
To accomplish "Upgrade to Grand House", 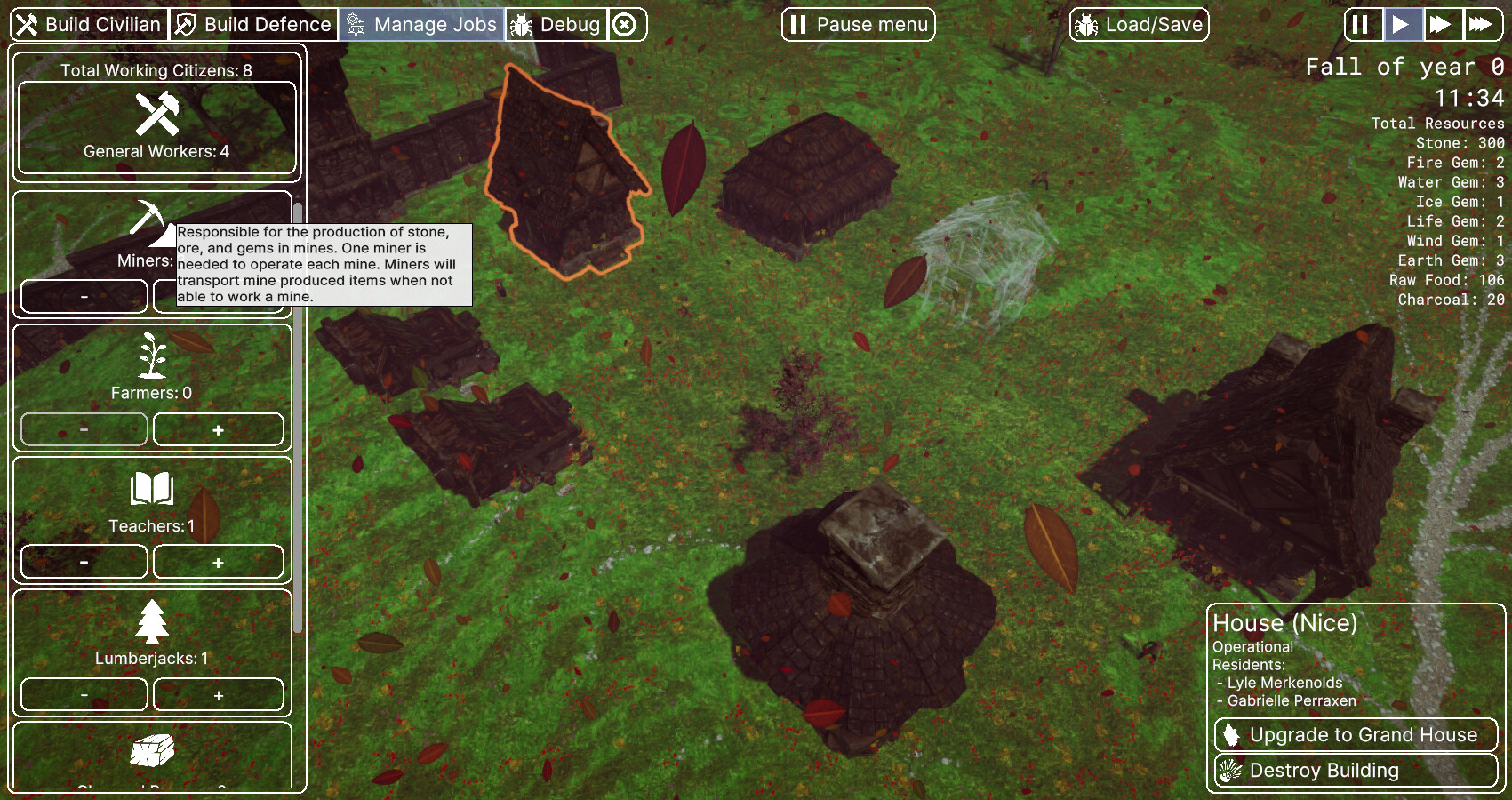I will click(x=1356, y=735).
